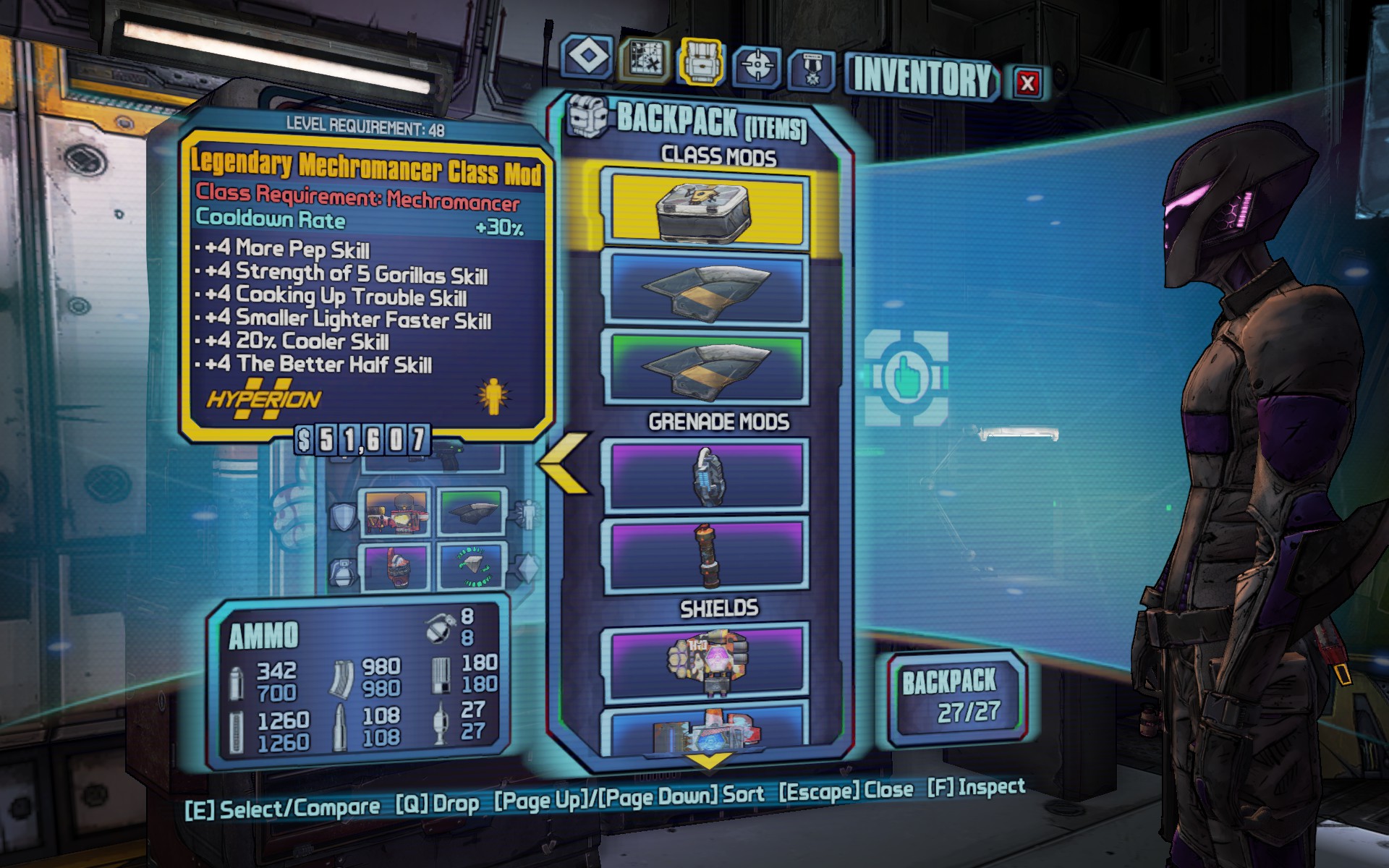
Task: Click the yellow down arrow below backpack list
Action: pos(708,761)
